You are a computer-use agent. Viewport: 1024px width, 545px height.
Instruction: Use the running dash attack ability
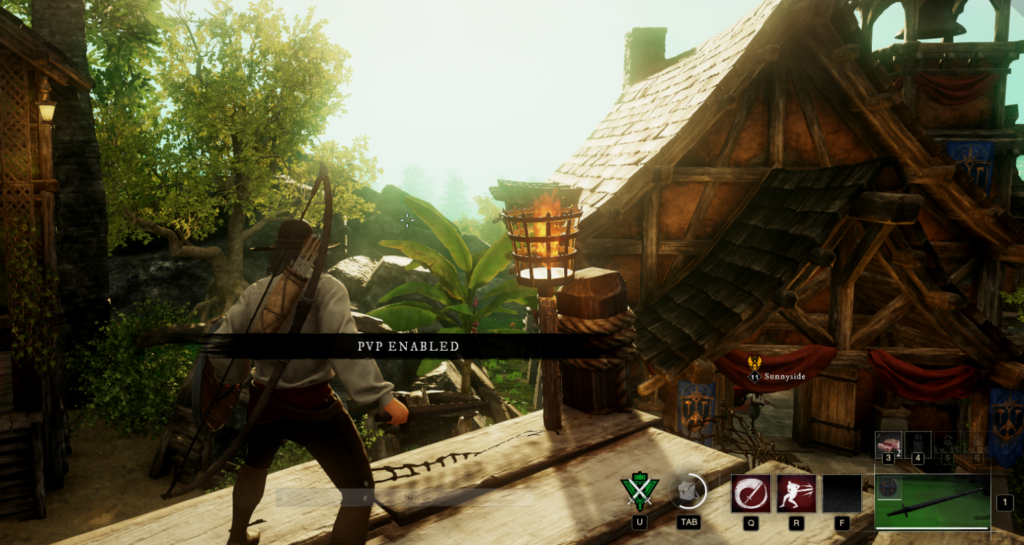[x=796, y=493]
